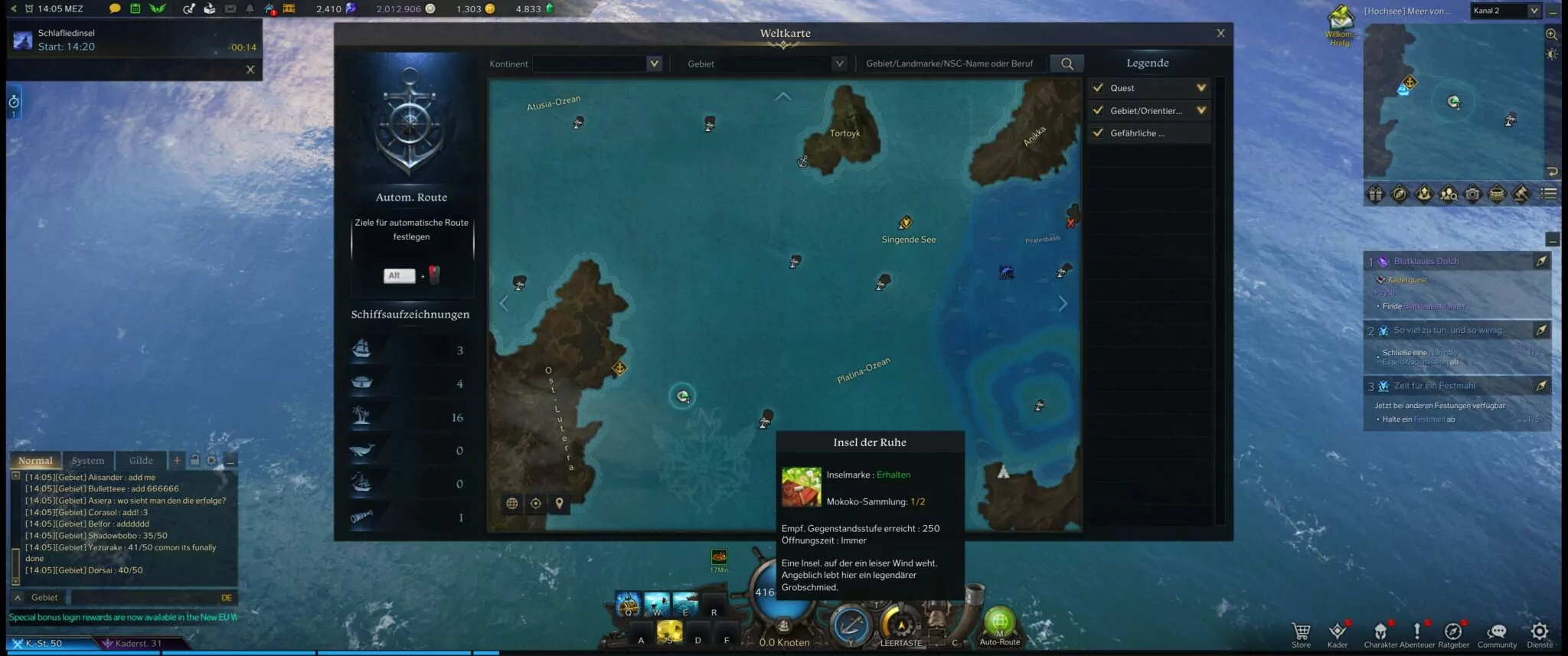
Task: Open the Community menu
Action: coord(1496,632)
